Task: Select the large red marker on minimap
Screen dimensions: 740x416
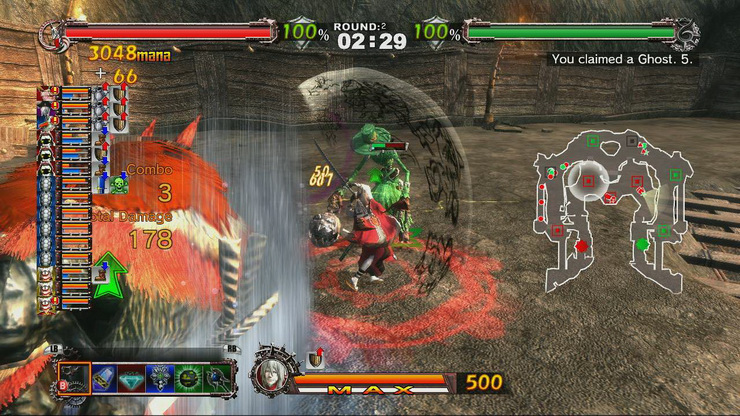Action: pyautogui.click(x=579, y=245)
